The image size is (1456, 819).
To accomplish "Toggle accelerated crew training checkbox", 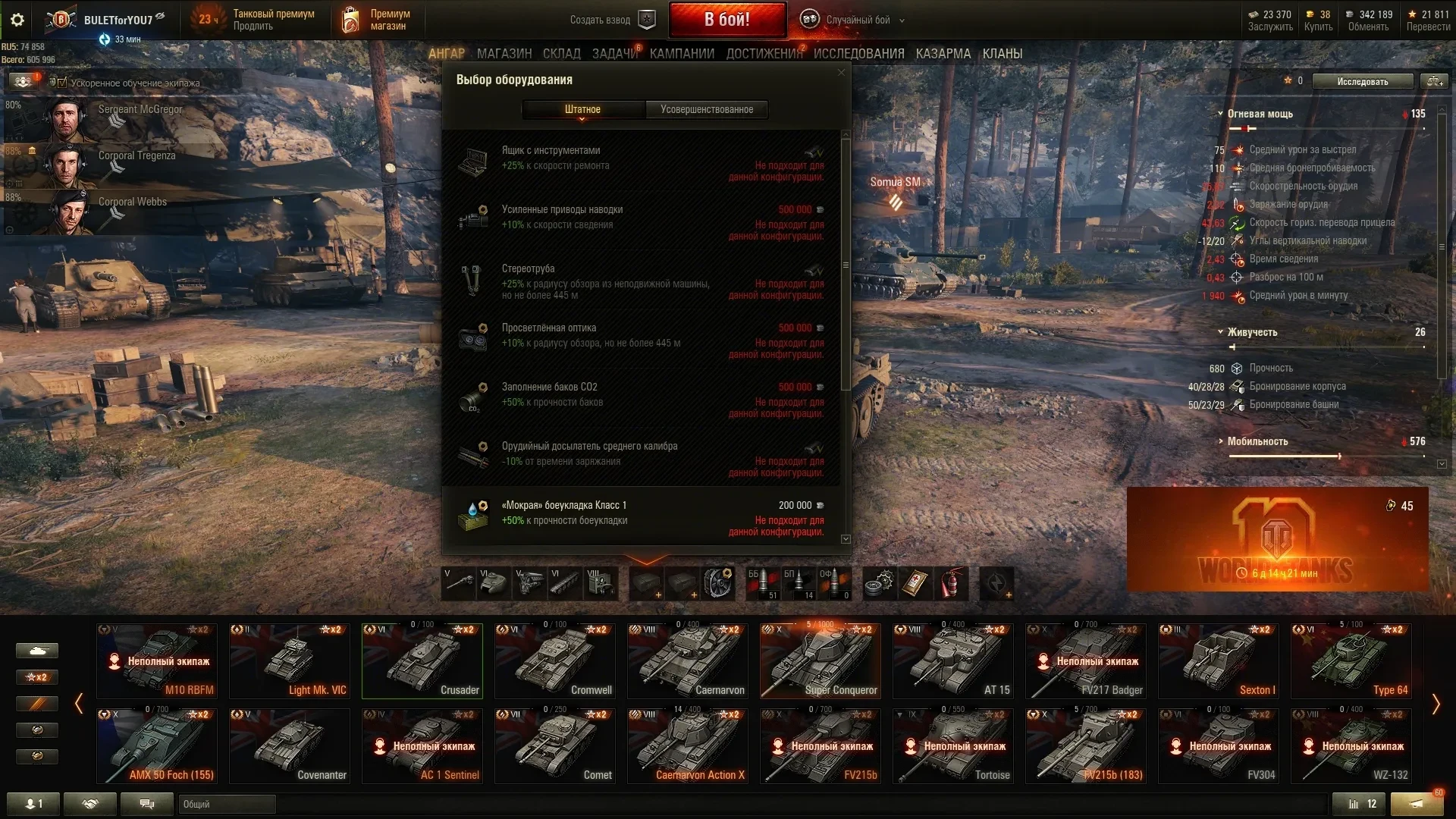I will 62,83.
